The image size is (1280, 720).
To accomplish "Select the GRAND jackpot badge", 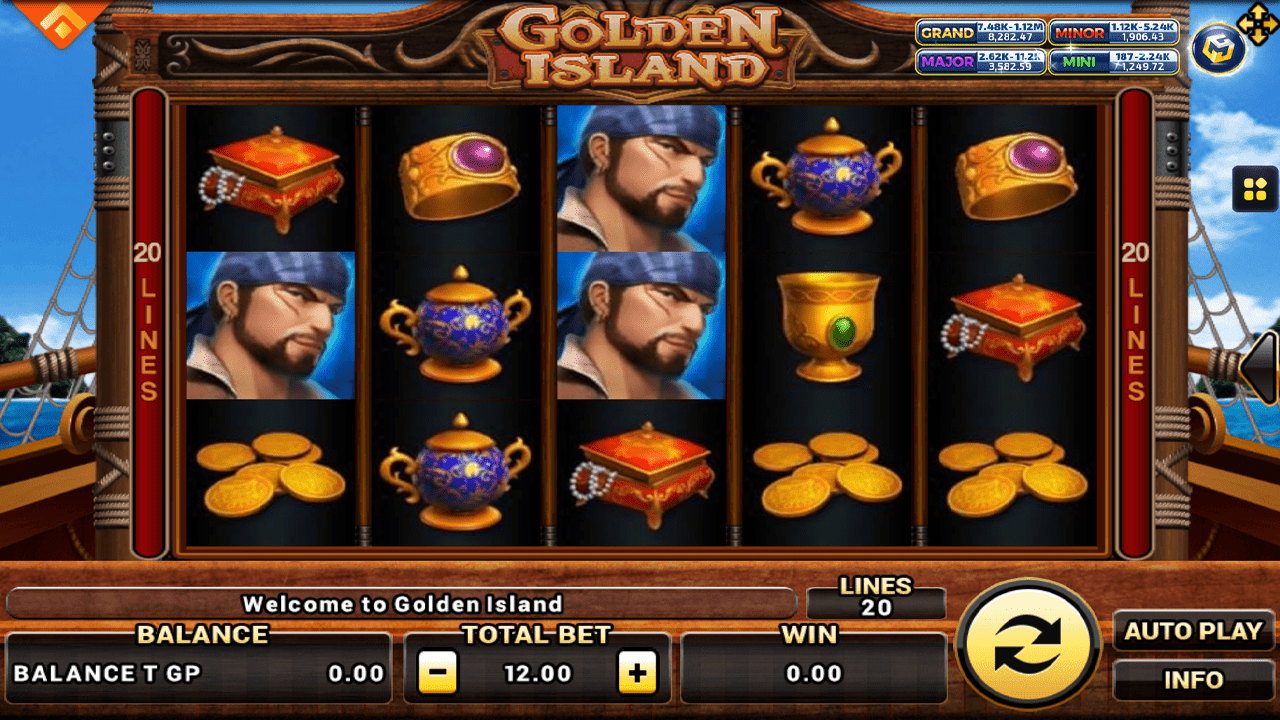I will (x=982, y=33).
